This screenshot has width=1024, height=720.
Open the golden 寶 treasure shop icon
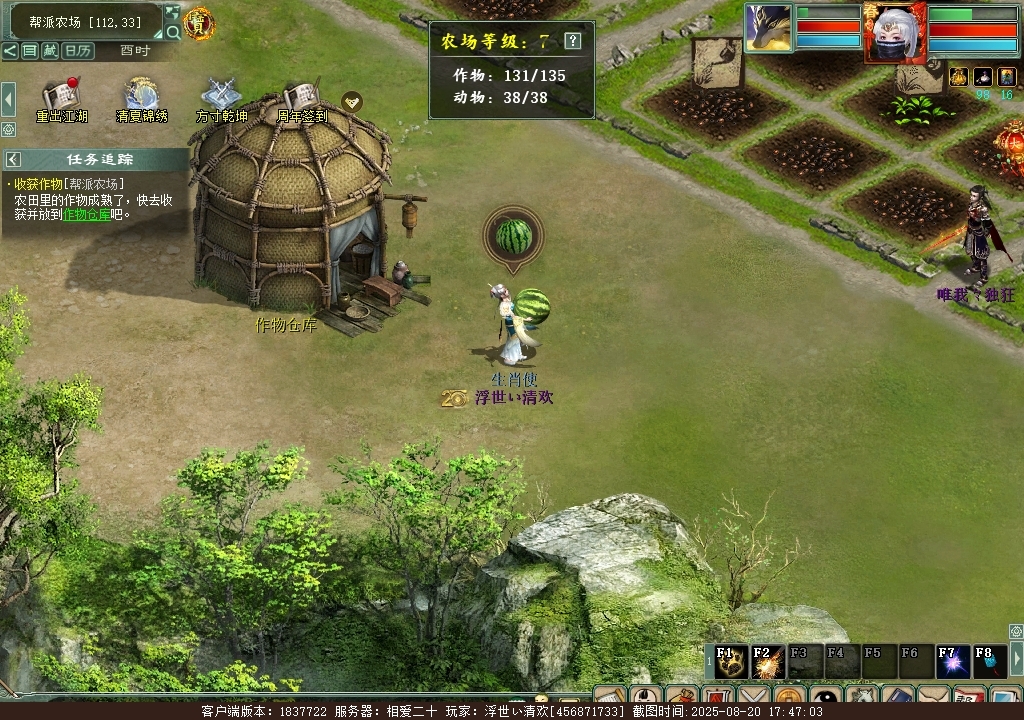(199, 22)
